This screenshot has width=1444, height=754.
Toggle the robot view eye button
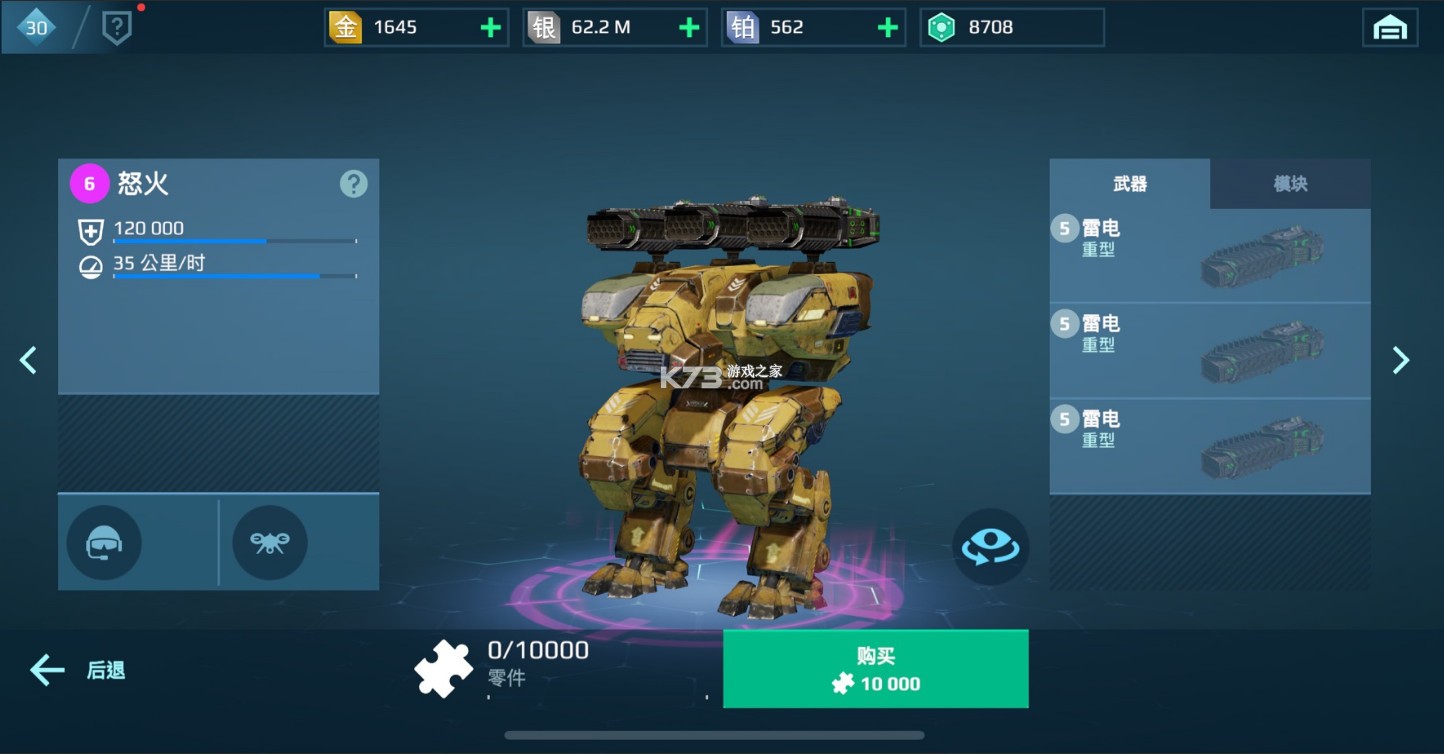989,546
